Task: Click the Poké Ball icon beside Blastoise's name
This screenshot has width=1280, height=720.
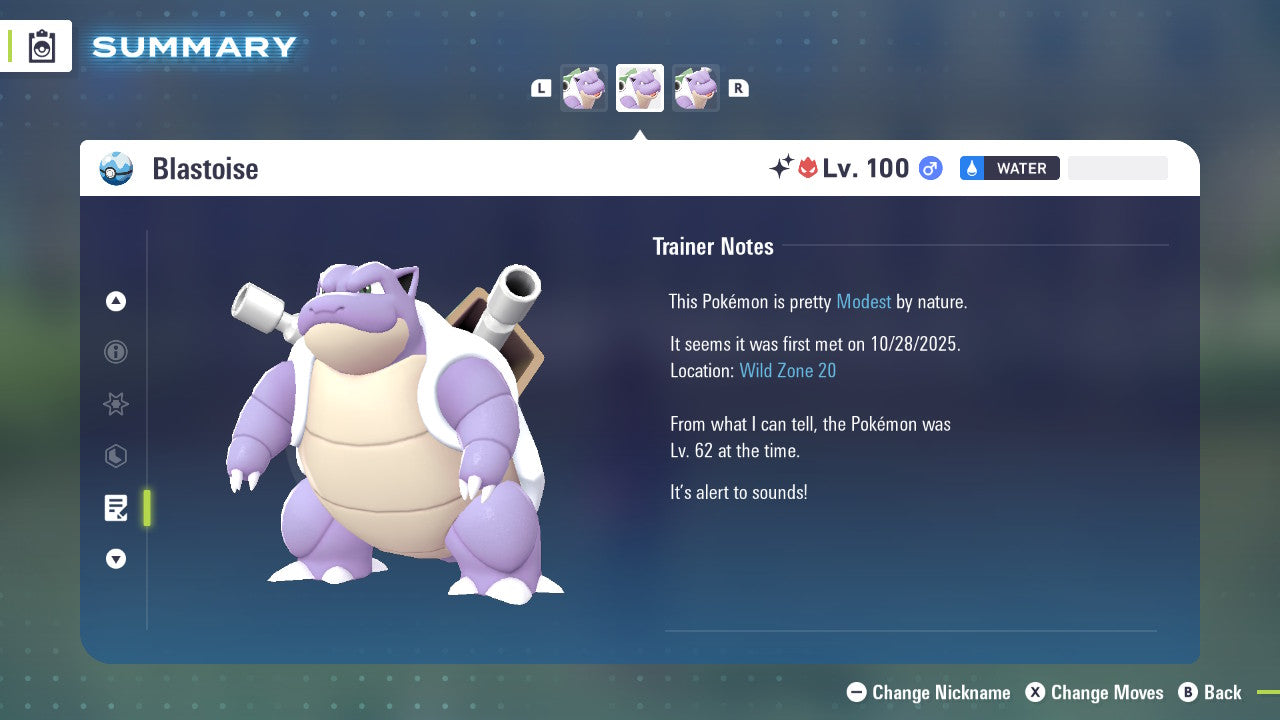Action: [116, 168]
